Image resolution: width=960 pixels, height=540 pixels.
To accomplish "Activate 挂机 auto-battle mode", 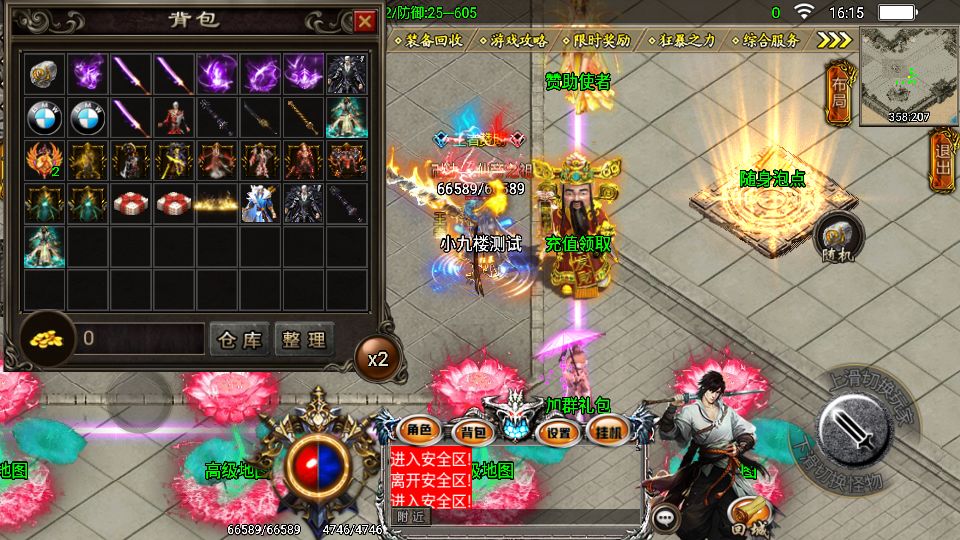I will (x=604, y=432).
